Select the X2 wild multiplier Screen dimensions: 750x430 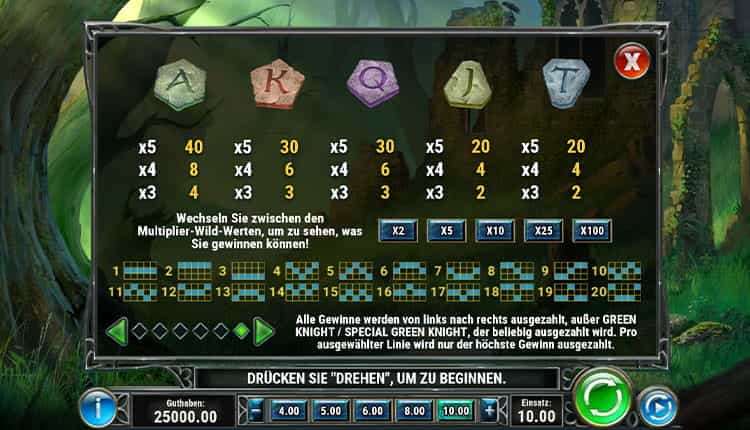pyautogui.click(x=398, y=231)
